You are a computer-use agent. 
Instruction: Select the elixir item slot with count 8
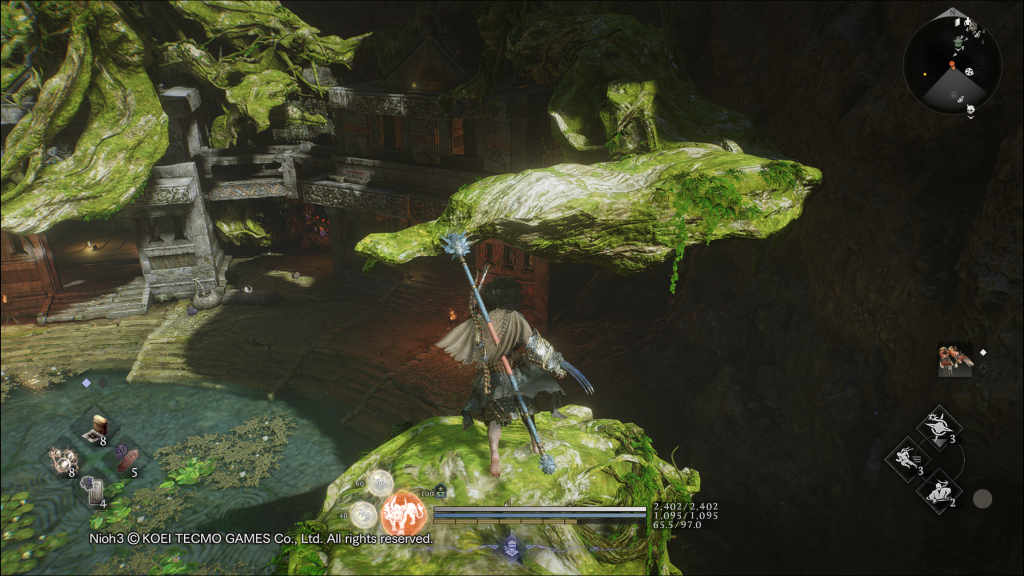(98, 428)
